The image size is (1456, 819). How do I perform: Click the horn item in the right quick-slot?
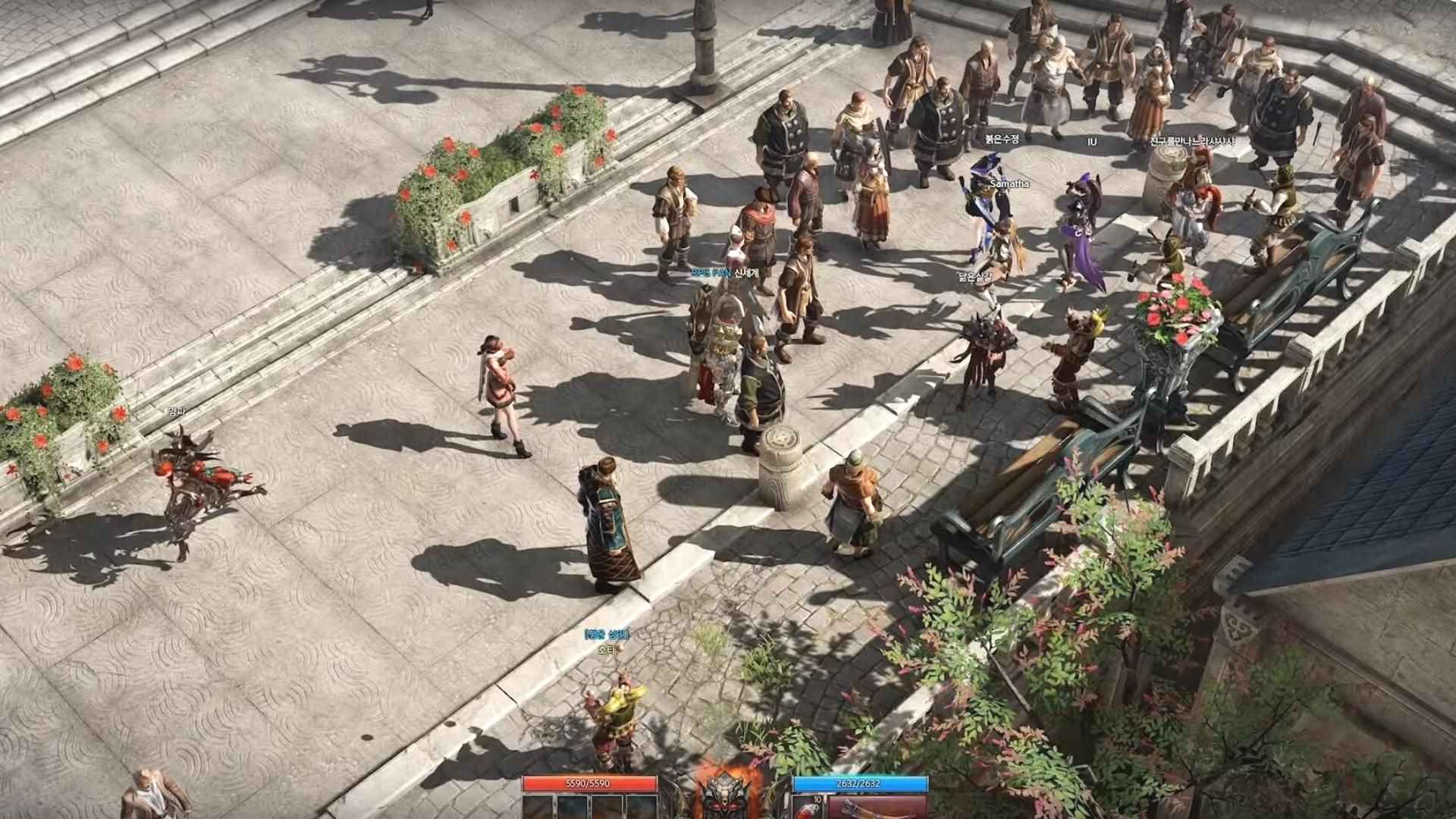coord(880,810)
